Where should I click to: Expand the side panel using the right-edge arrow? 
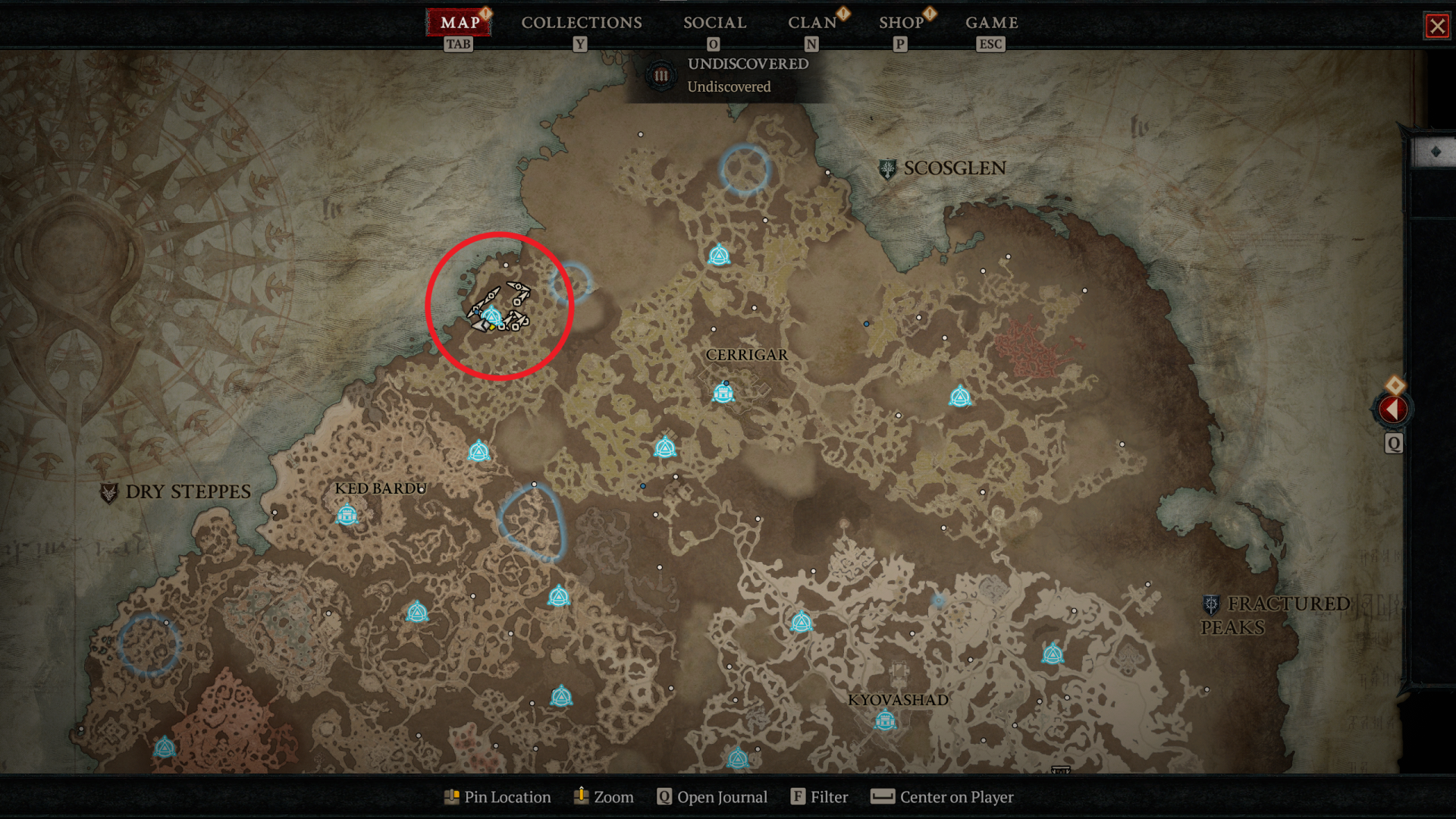(x=1394, y=409)
